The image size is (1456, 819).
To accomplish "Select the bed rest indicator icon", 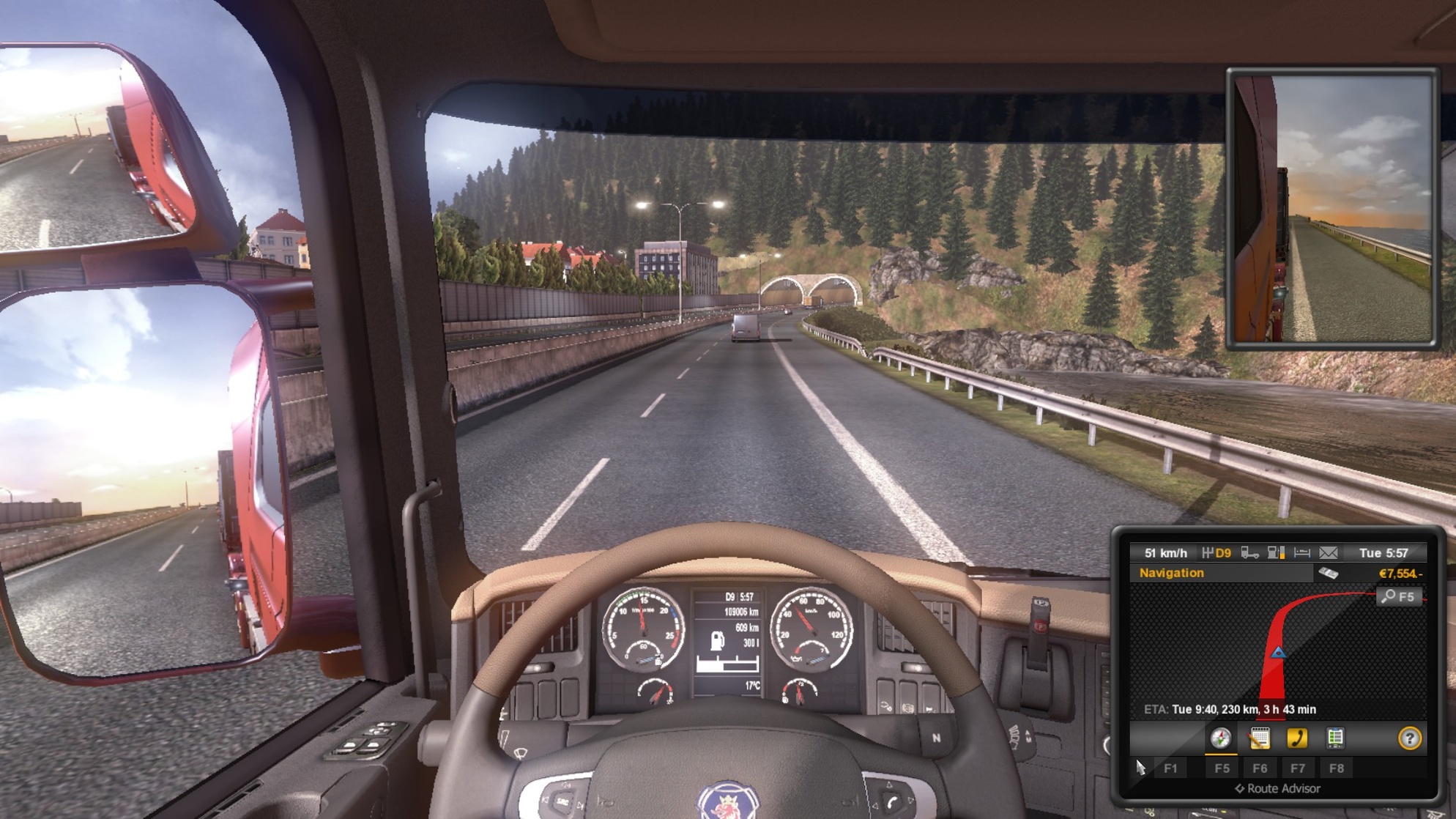I will tap(1301, 553).
